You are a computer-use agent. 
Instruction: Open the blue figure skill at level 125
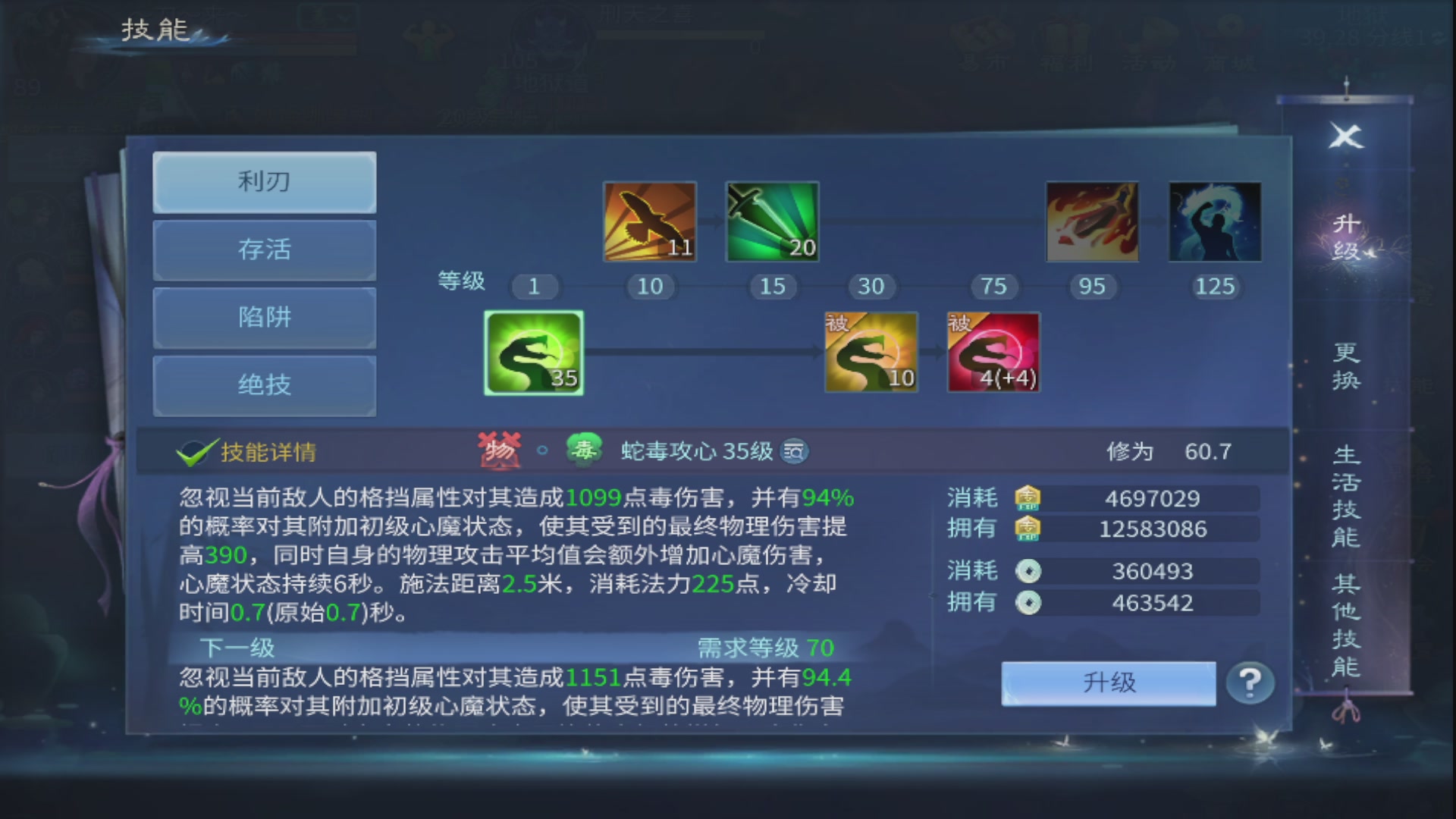1213,221
